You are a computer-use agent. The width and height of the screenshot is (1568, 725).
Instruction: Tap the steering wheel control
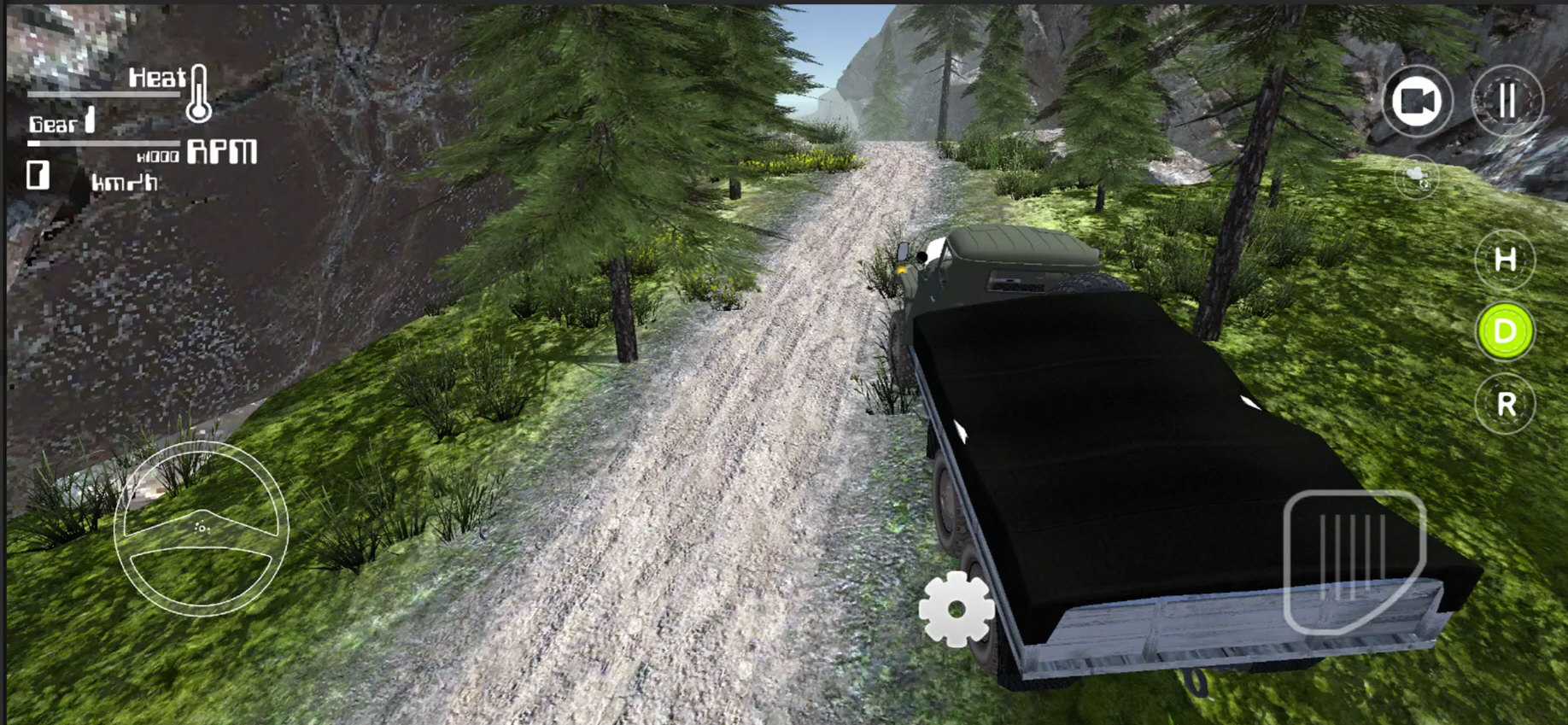[x=202, y=528]
